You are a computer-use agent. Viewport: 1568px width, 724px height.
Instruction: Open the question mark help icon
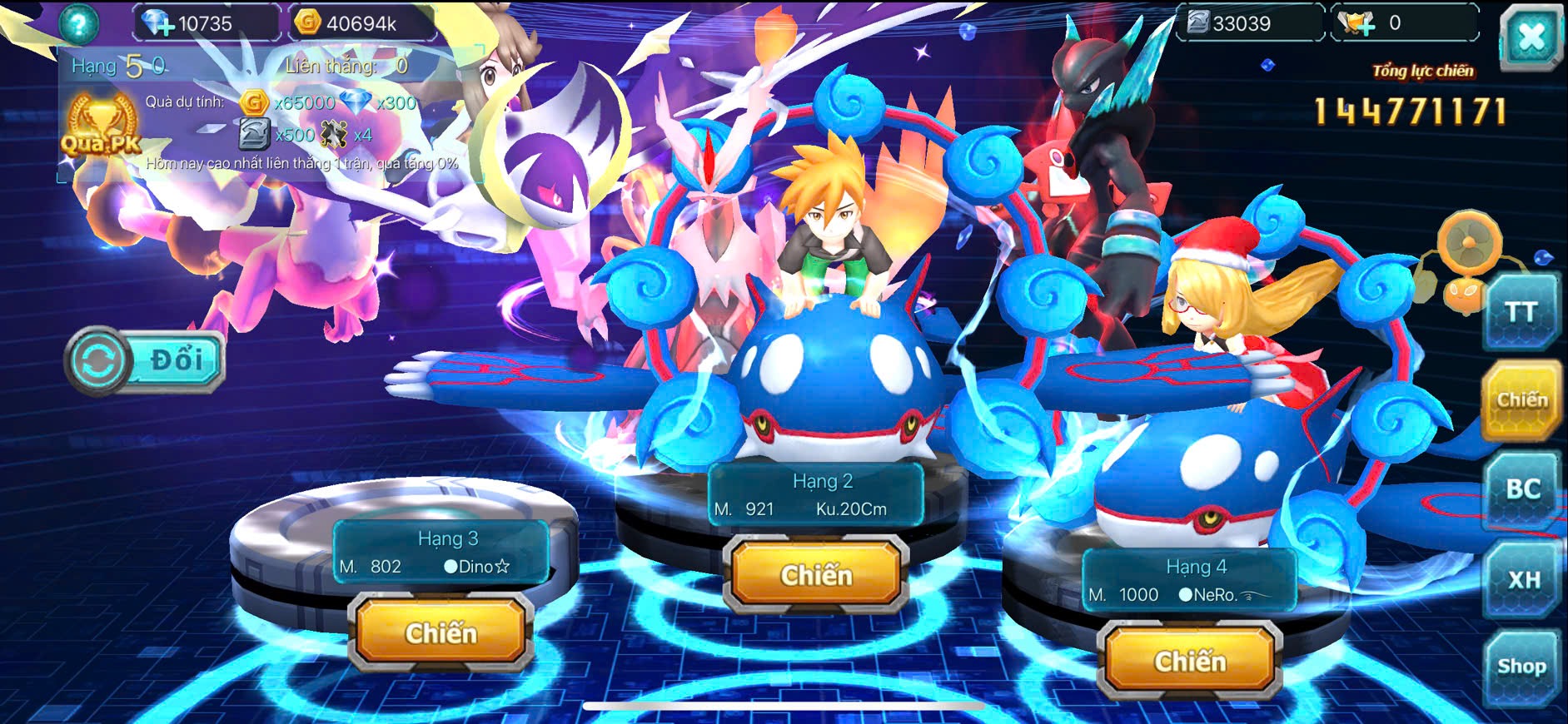click(79, 23)
